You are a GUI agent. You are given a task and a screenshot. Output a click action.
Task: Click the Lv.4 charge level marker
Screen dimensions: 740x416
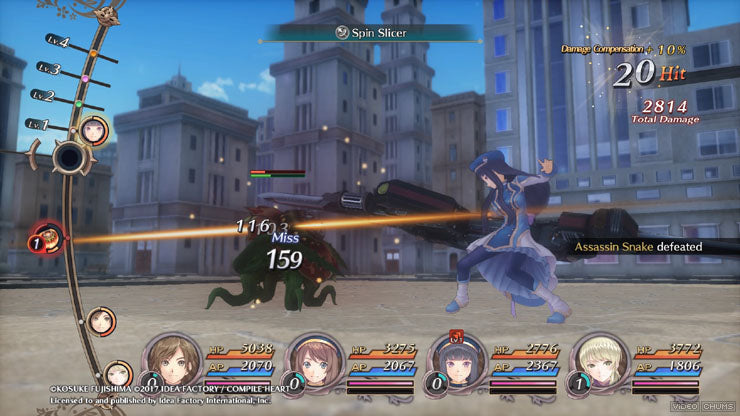coord(58,43)
